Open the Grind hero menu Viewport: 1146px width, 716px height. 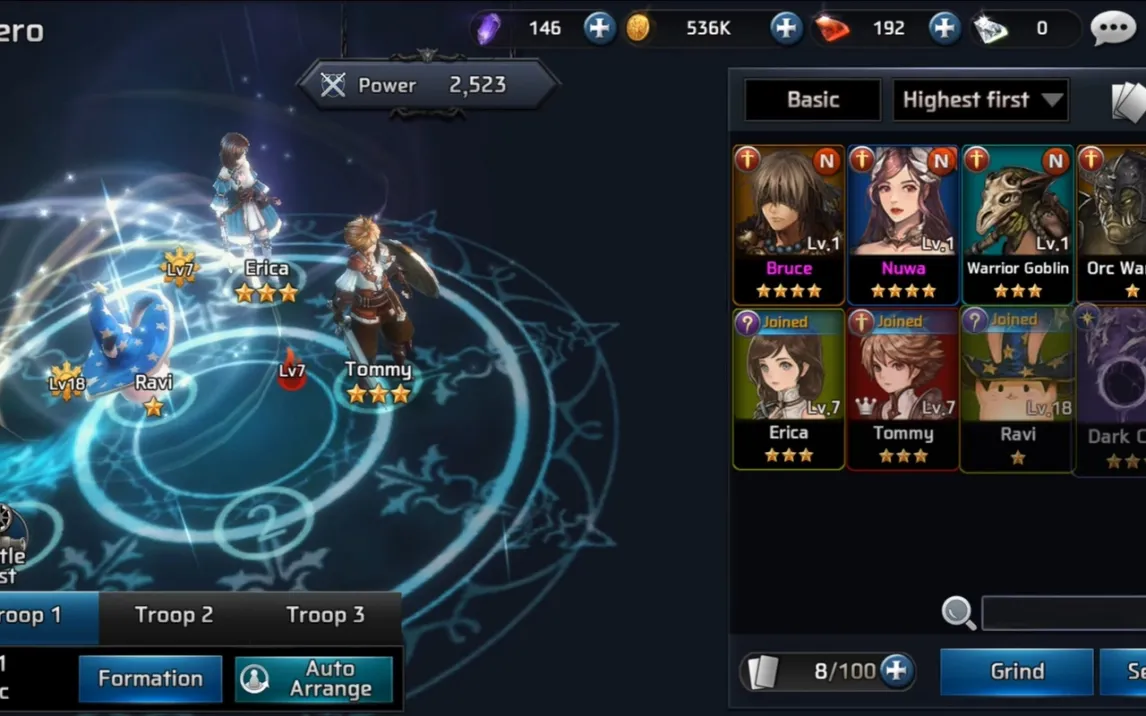(1016, 671)
